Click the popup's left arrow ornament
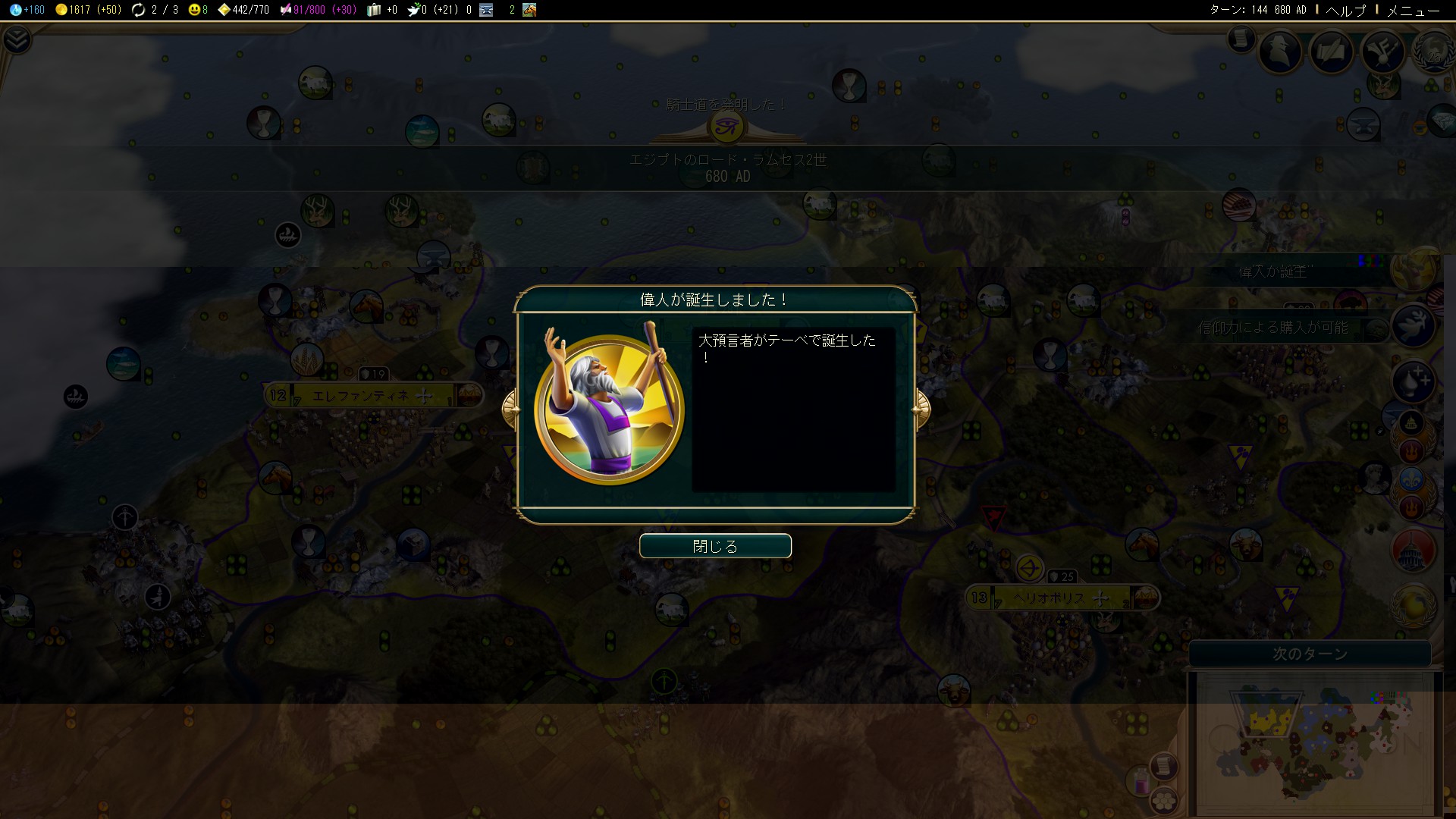1456x819 pixels. coord(511,409)
